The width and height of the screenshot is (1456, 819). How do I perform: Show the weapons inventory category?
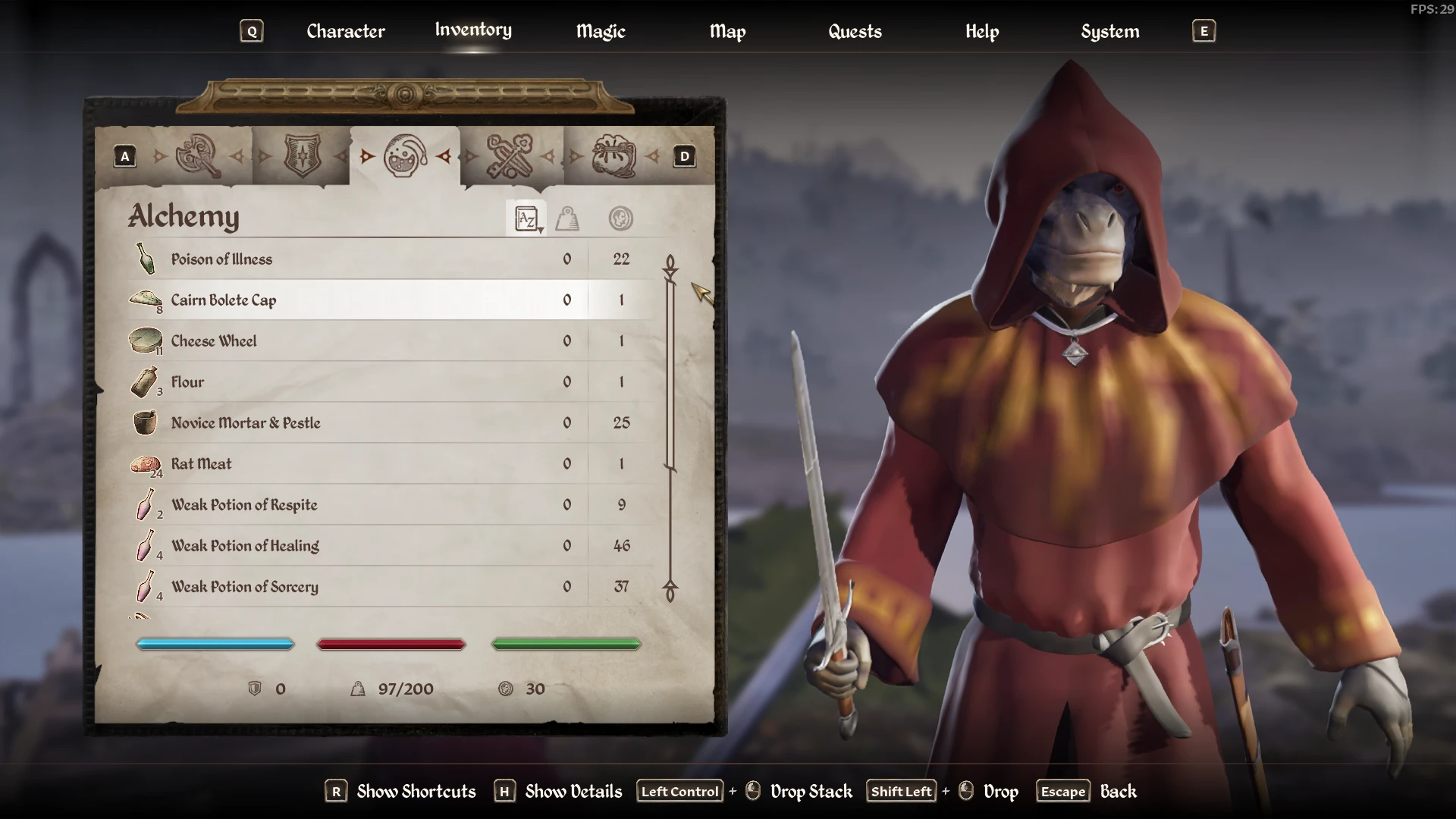(197, 156)
